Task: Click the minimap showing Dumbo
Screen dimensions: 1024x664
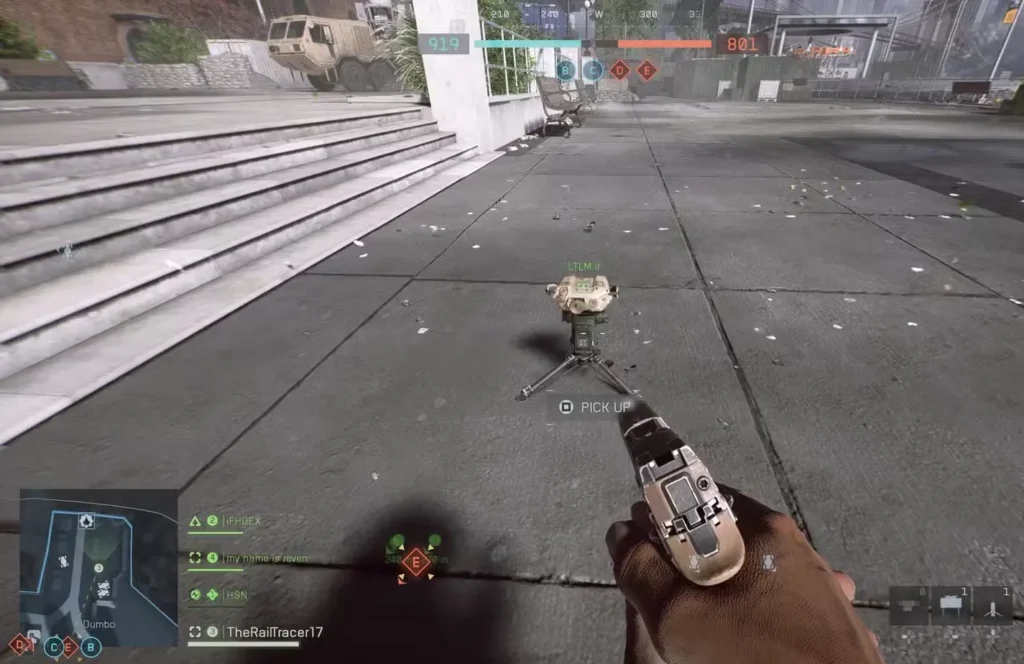Action: pyautogui.click(x=98, y=566)
